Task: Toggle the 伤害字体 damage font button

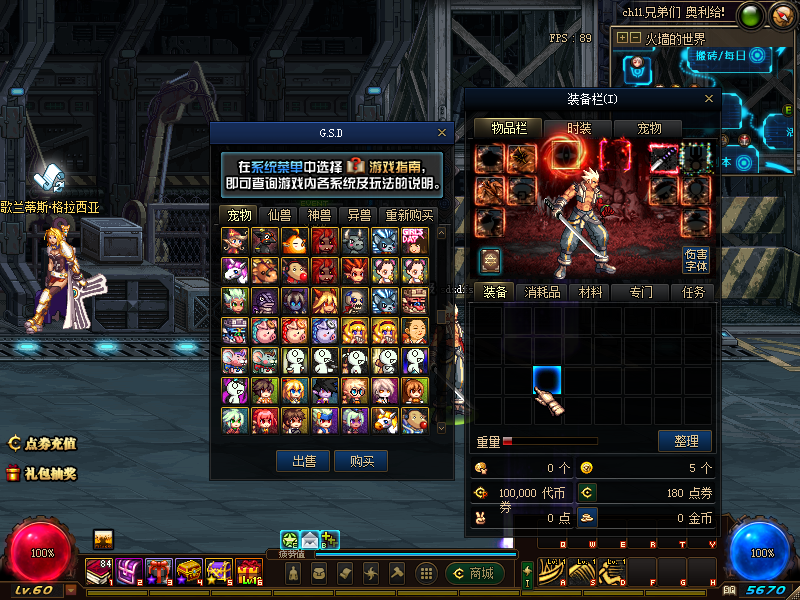Action: (x=696, y=260)
